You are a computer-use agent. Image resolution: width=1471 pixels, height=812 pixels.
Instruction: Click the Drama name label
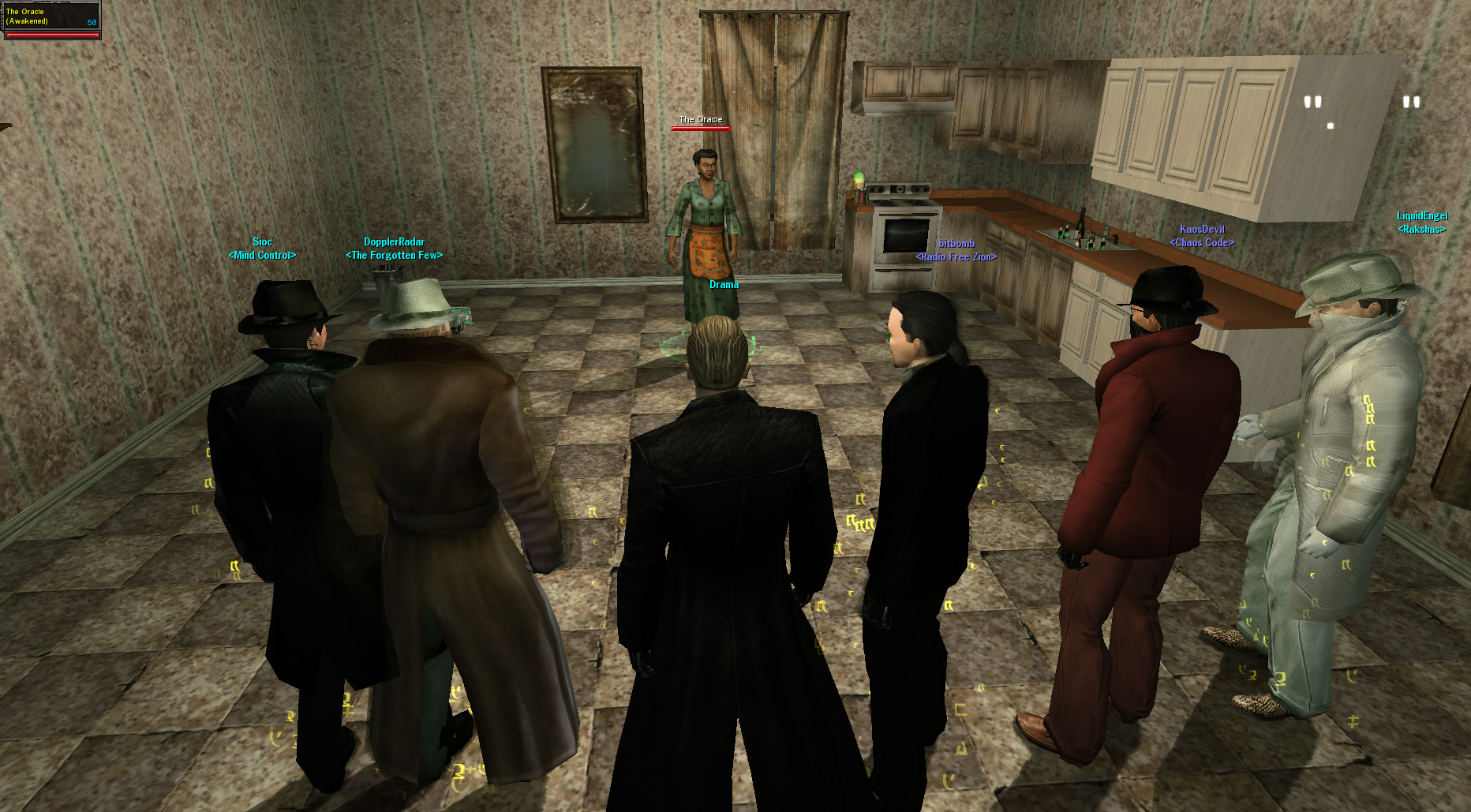724,285
